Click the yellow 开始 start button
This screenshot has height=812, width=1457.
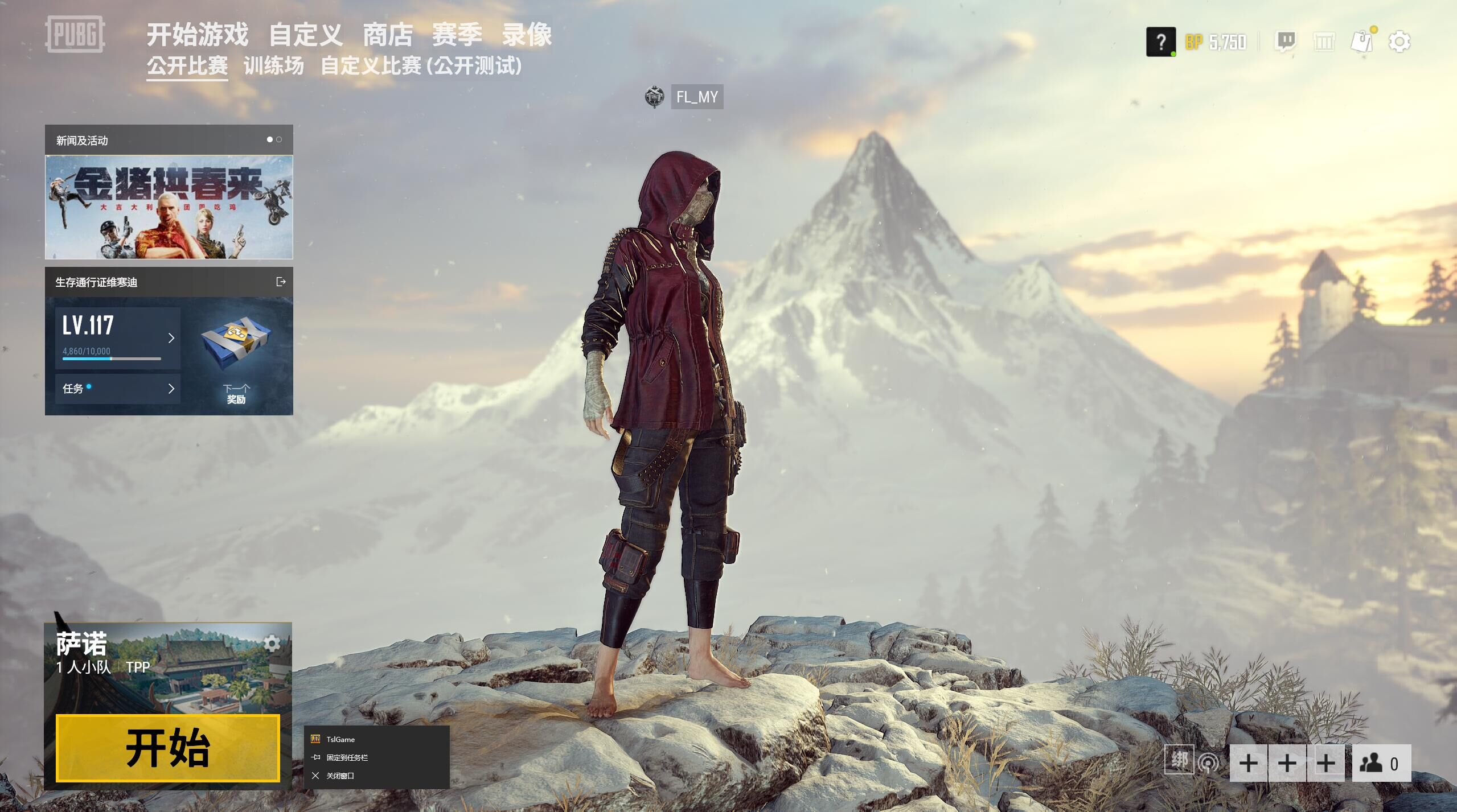click(x=168, y=748)
